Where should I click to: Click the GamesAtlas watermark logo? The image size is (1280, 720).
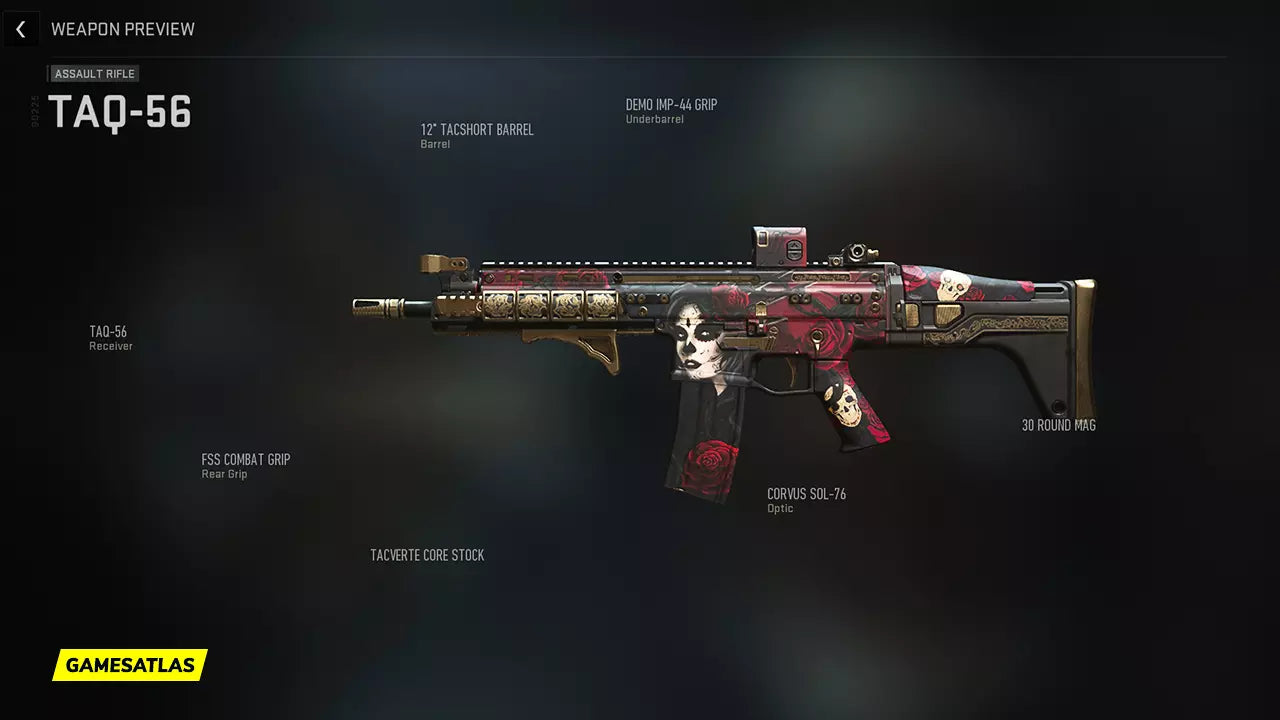130,665
